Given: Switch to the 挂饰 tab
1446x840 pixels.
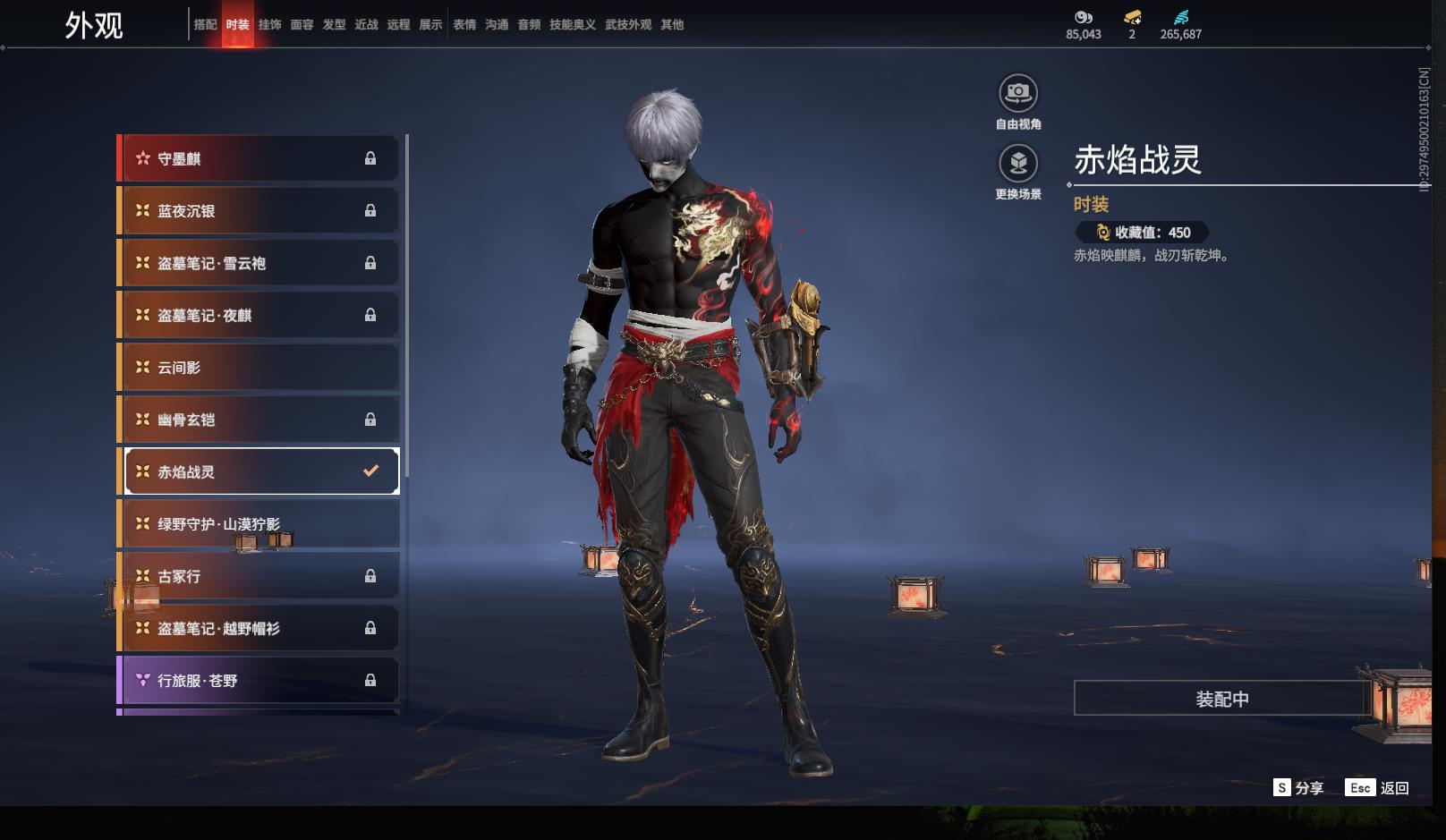Looking at the screenshot, I should pos(269,25).
